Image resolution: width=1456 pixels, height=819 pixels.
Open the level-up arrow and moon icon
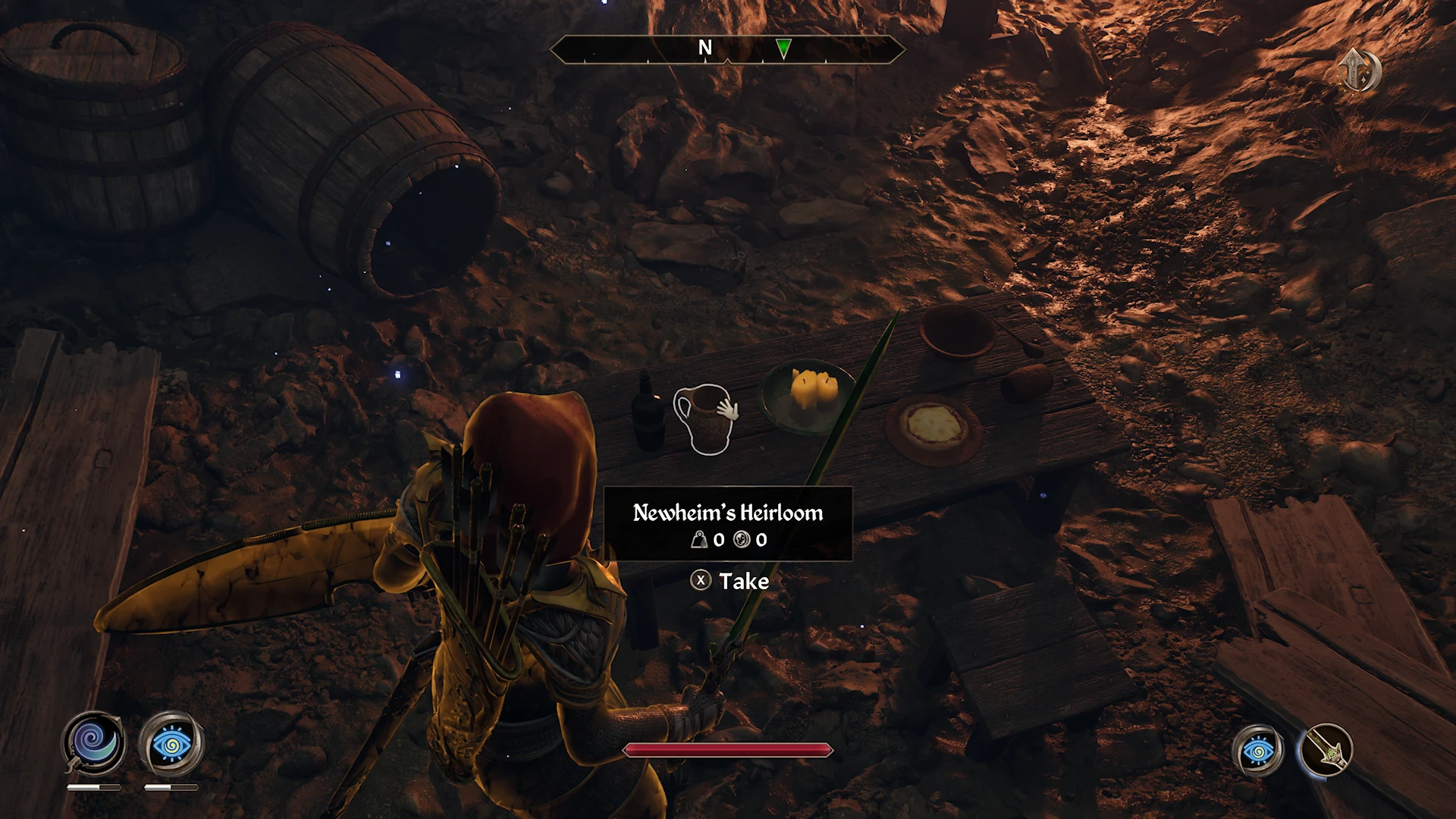(x=1358, y=70)
